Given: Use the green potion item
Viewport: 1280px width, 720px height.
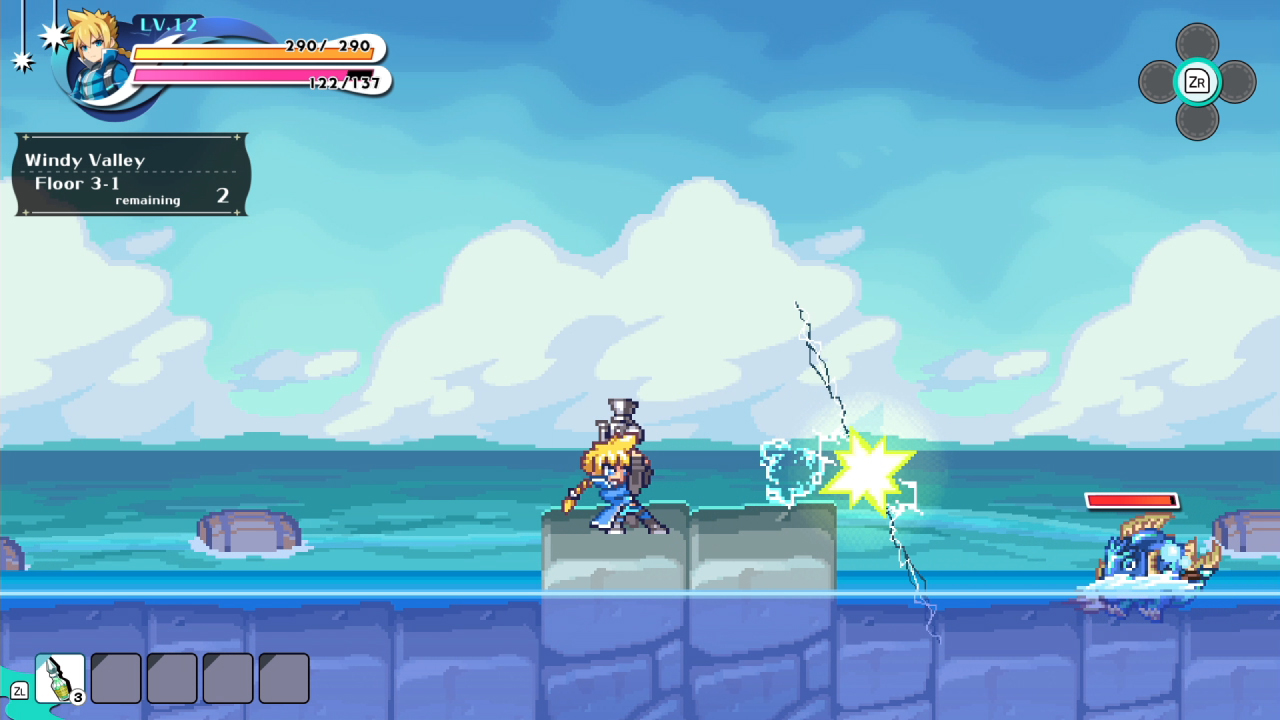Looking at the screenshot, I should point(57,676).
